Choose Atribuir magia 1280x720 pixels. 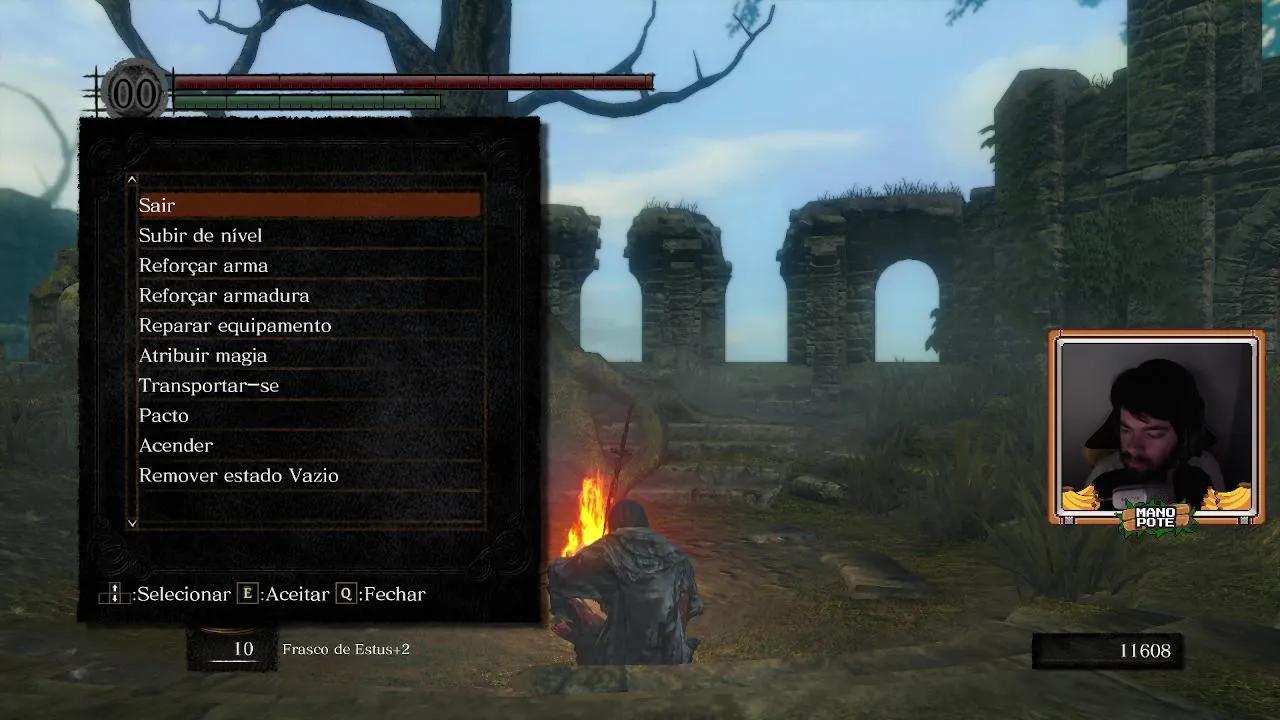(x=309, y=355)
